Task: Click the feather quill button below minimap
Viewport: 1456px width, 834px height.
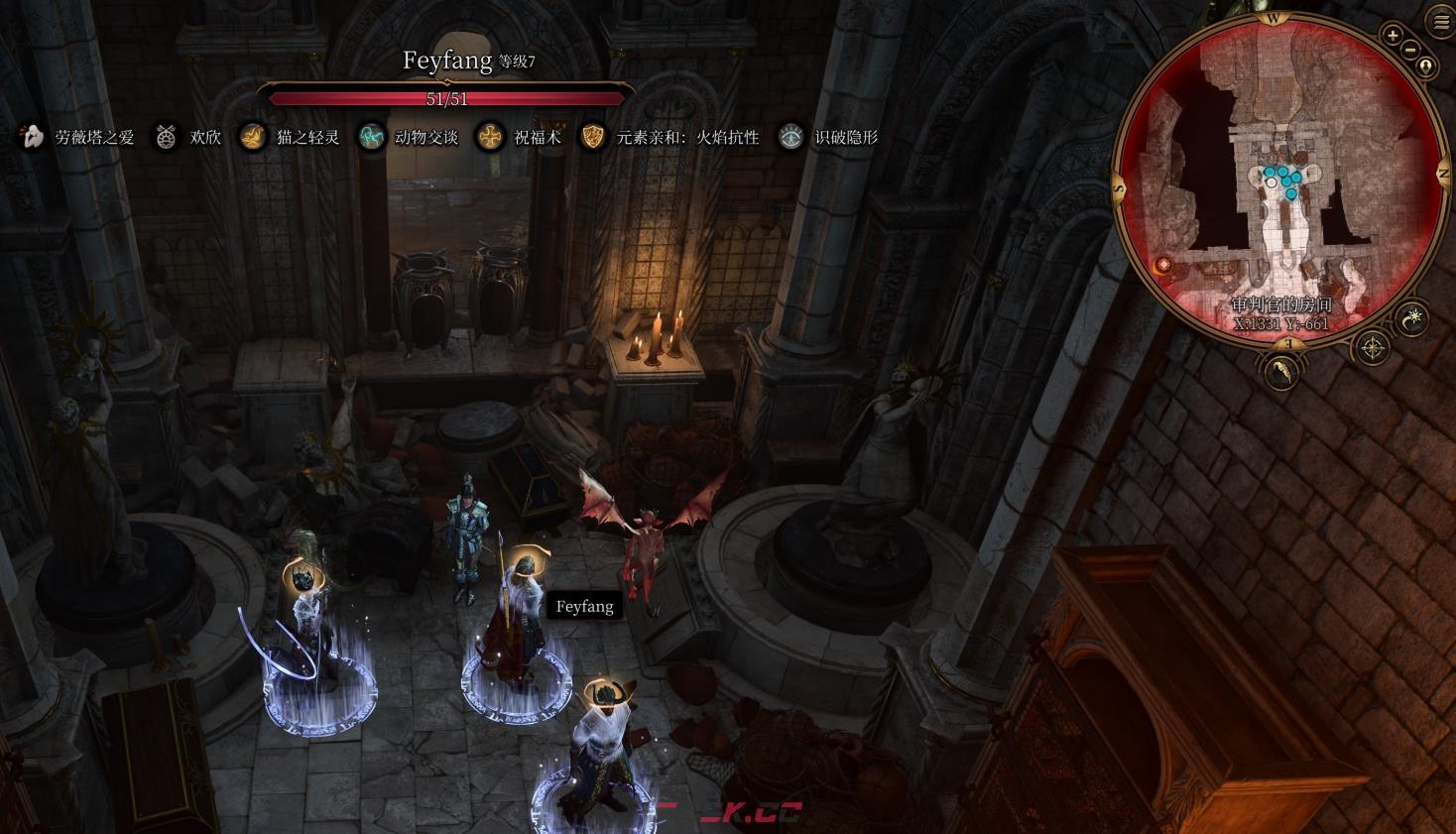Action: [1281, 371]
